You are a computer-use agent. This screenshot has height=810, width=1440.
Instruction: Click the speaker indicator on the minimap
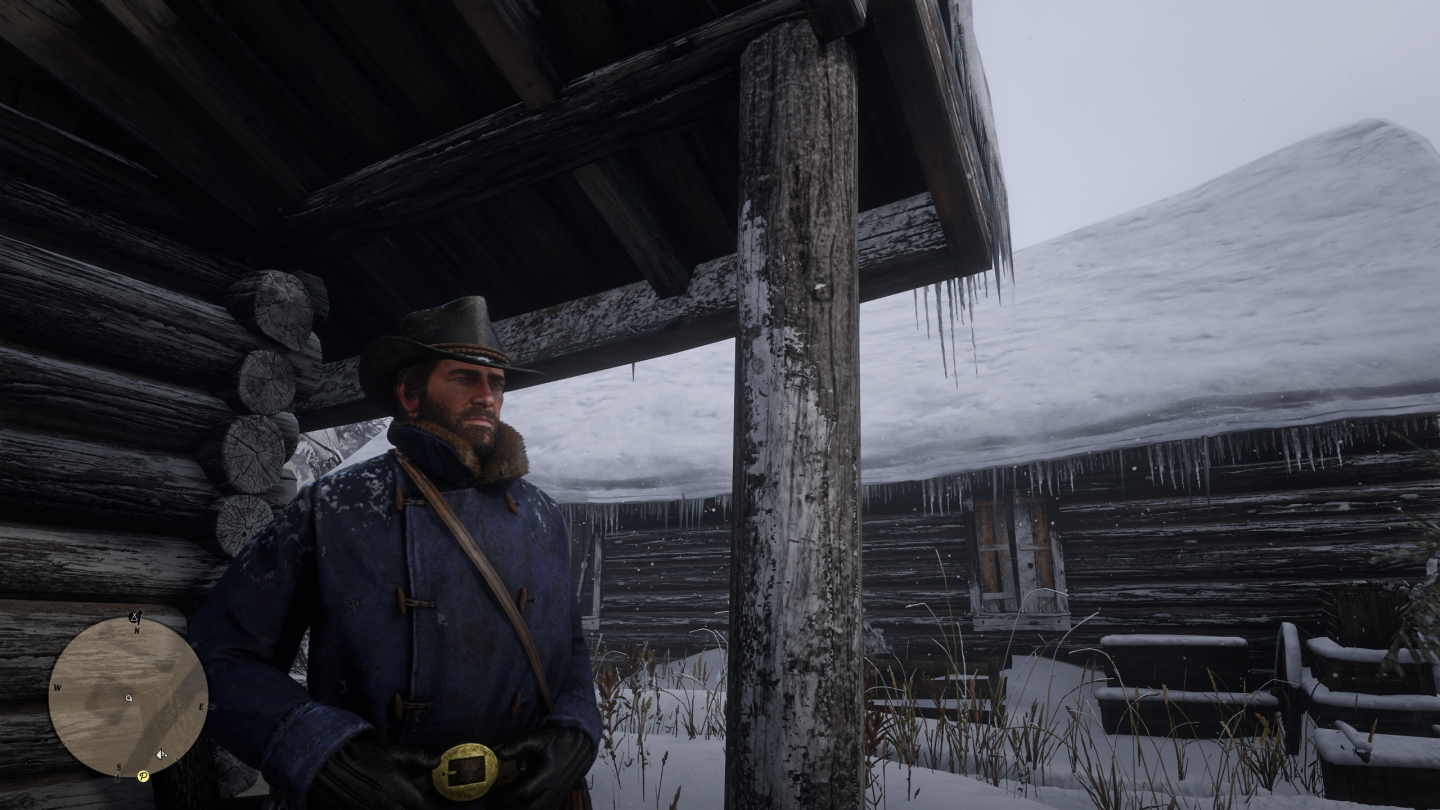pyautogui.click(x=161, y=754)
